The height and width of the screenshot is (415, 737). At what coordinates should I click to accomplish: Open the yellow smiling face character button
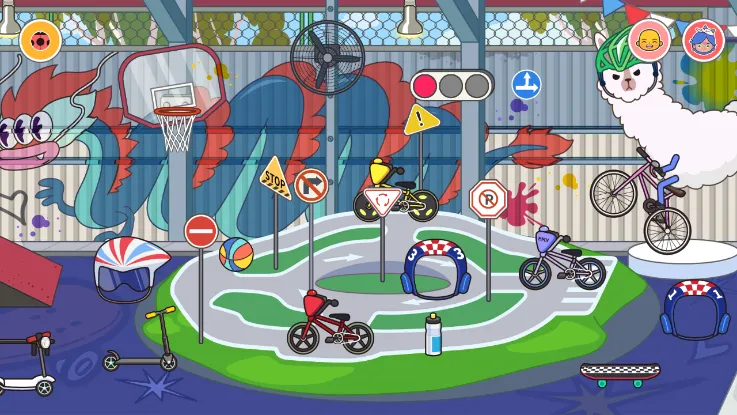tap(651, 41)
